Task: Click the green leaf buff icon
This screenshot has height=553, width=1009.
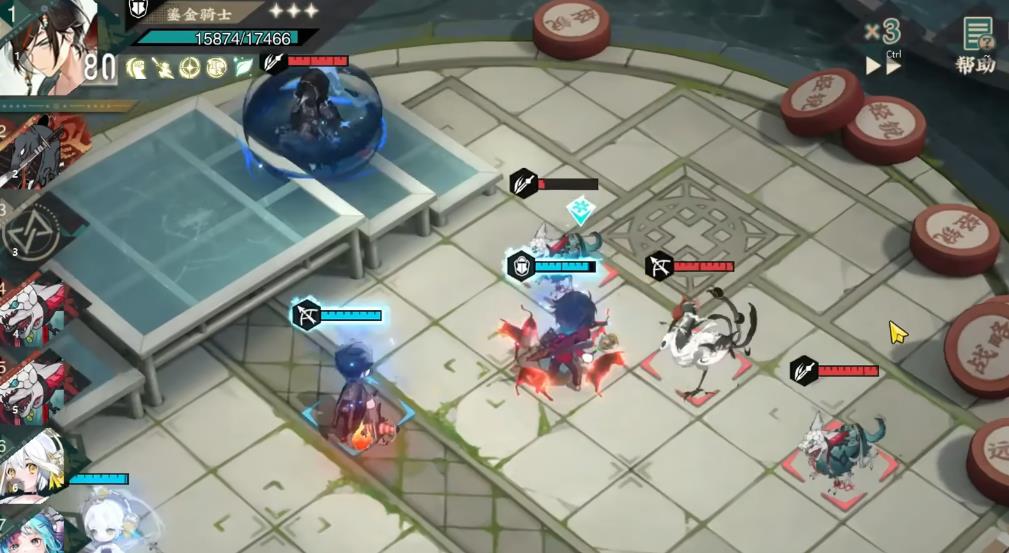Action: pyautogui.click(x=242, y=68)
